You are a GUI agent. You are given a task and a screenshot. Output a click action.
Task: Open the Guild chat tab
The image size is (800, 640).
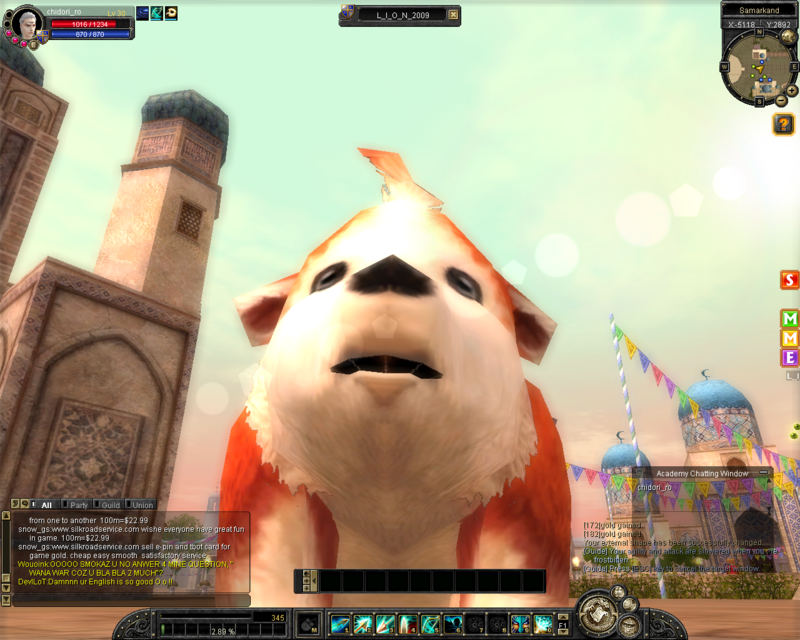pos(110,505)
